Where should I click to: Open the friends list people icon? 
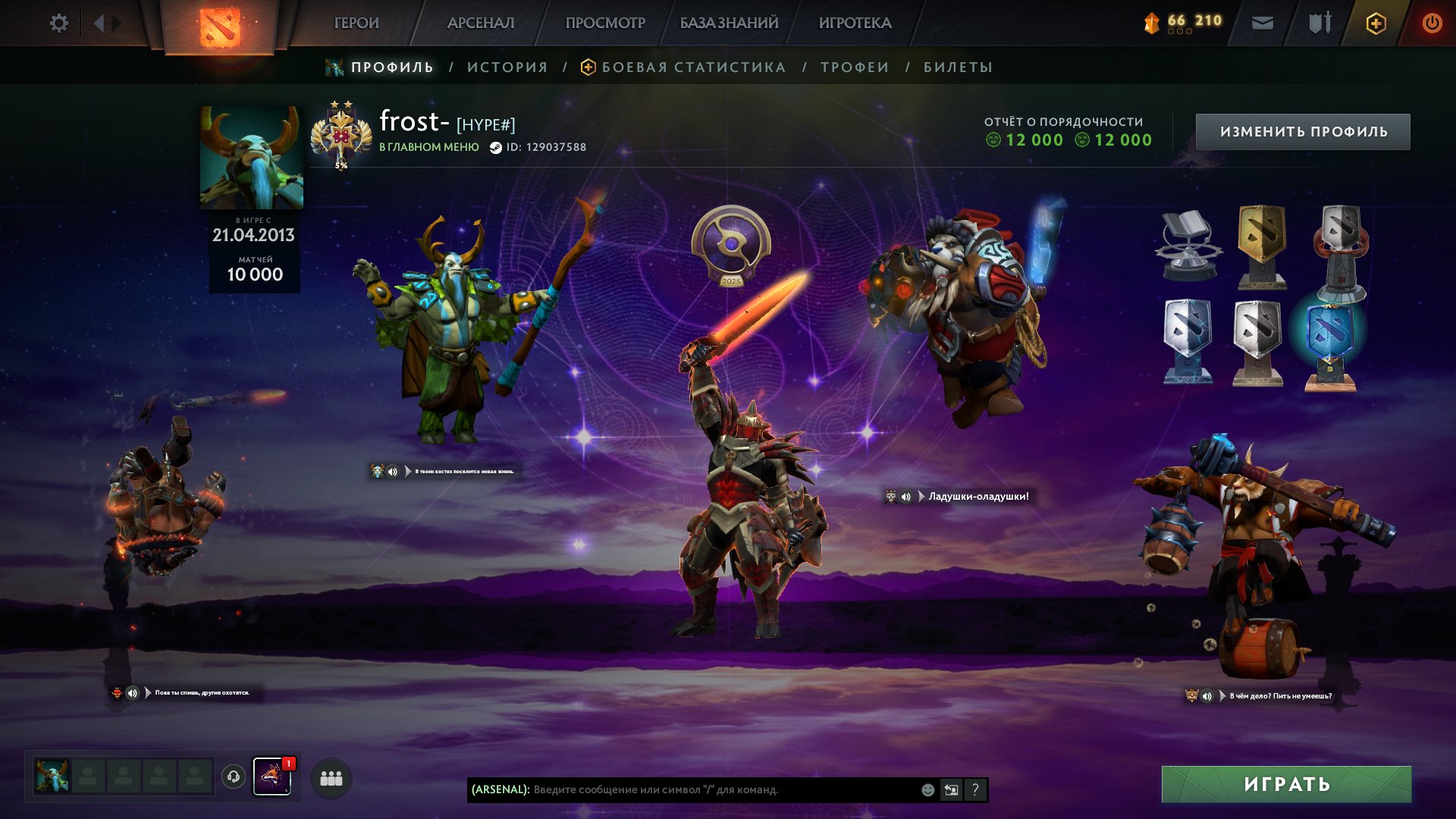coord(330,777)
